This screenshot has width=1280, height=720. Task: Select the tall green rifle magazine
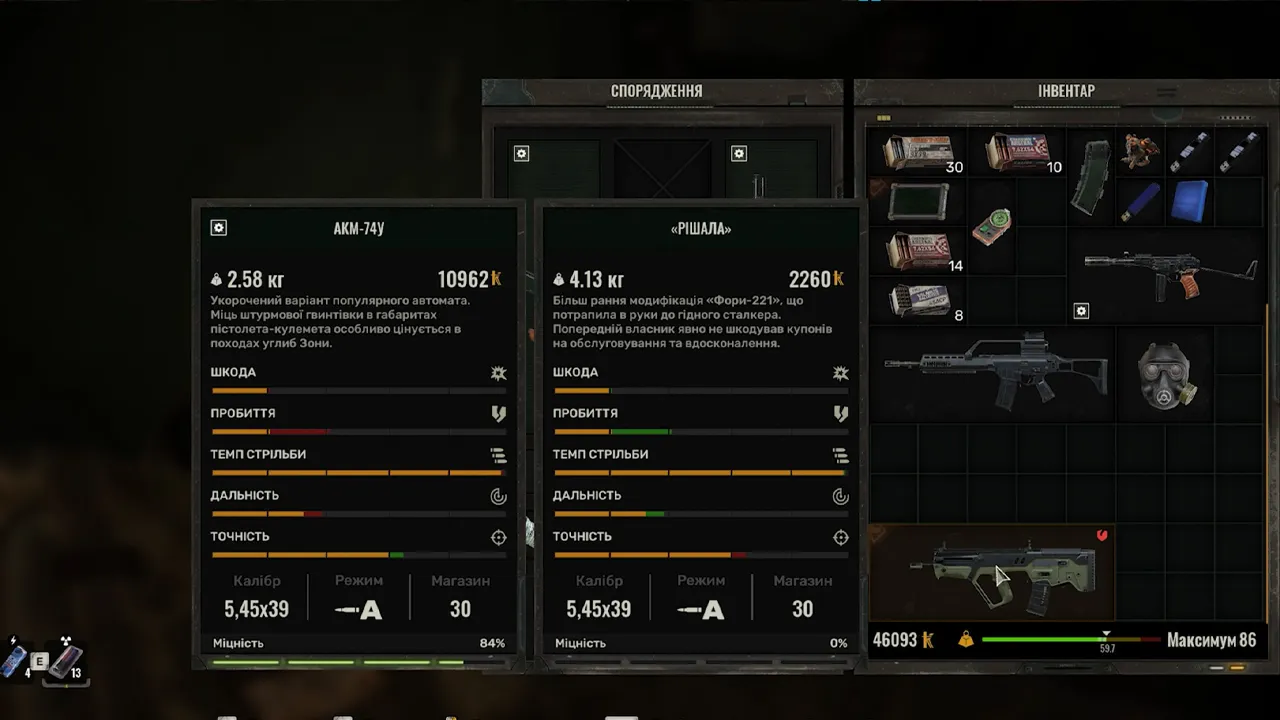point(1090,177)
